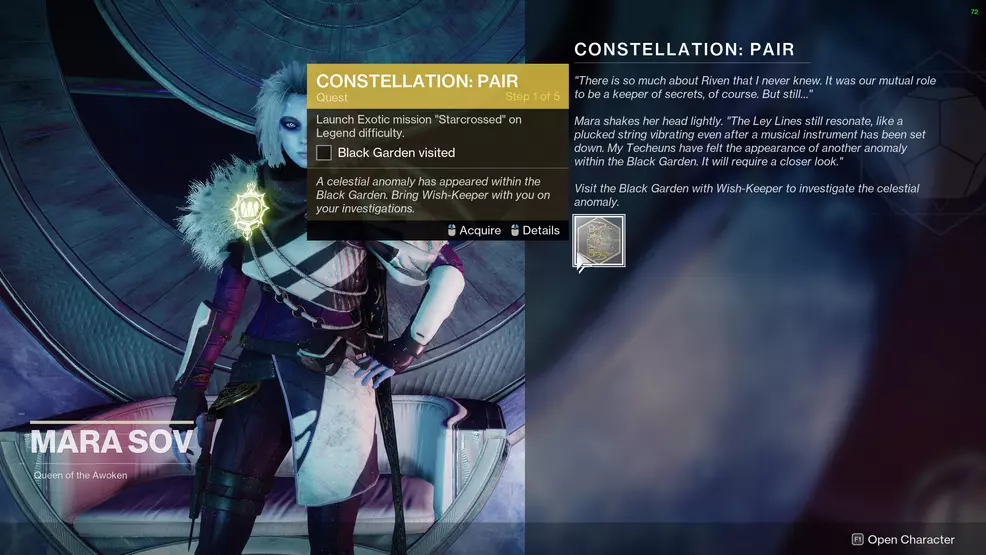Acquire the Constellation: Pair quest item
This screenshot has height=555, width=986.
coord(599,241)
